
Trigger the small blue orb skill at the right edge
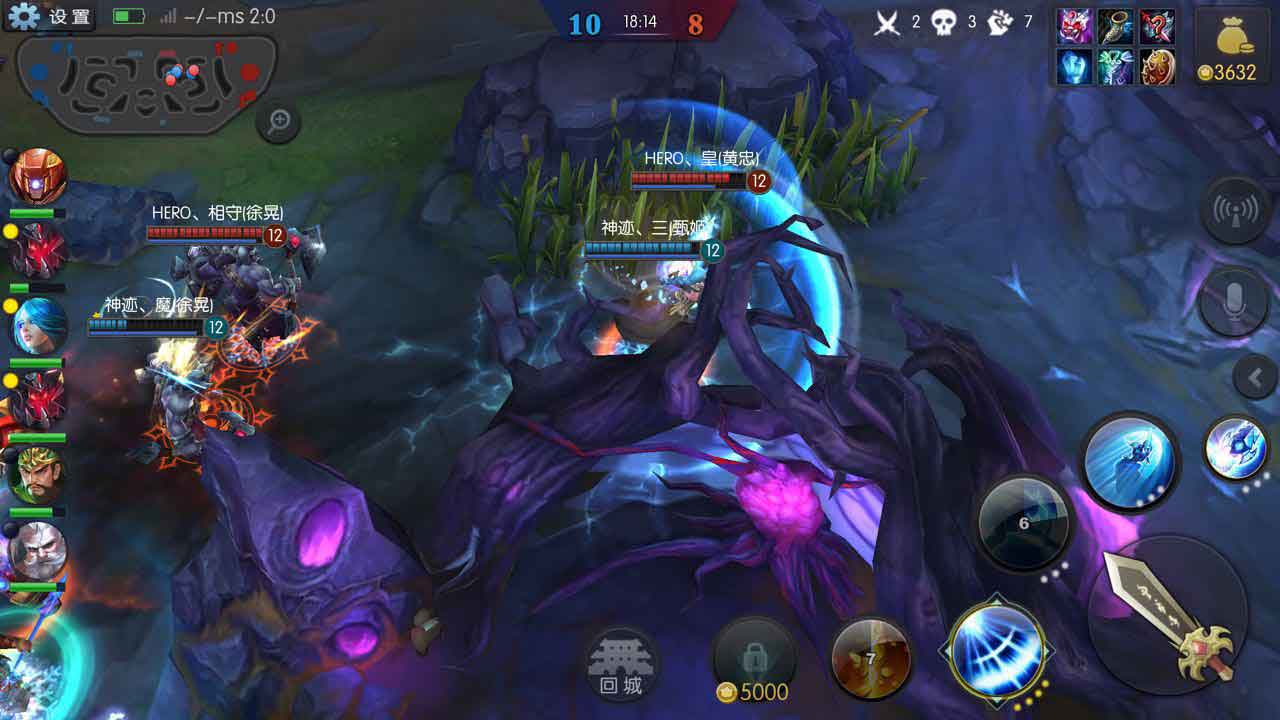1237,449
